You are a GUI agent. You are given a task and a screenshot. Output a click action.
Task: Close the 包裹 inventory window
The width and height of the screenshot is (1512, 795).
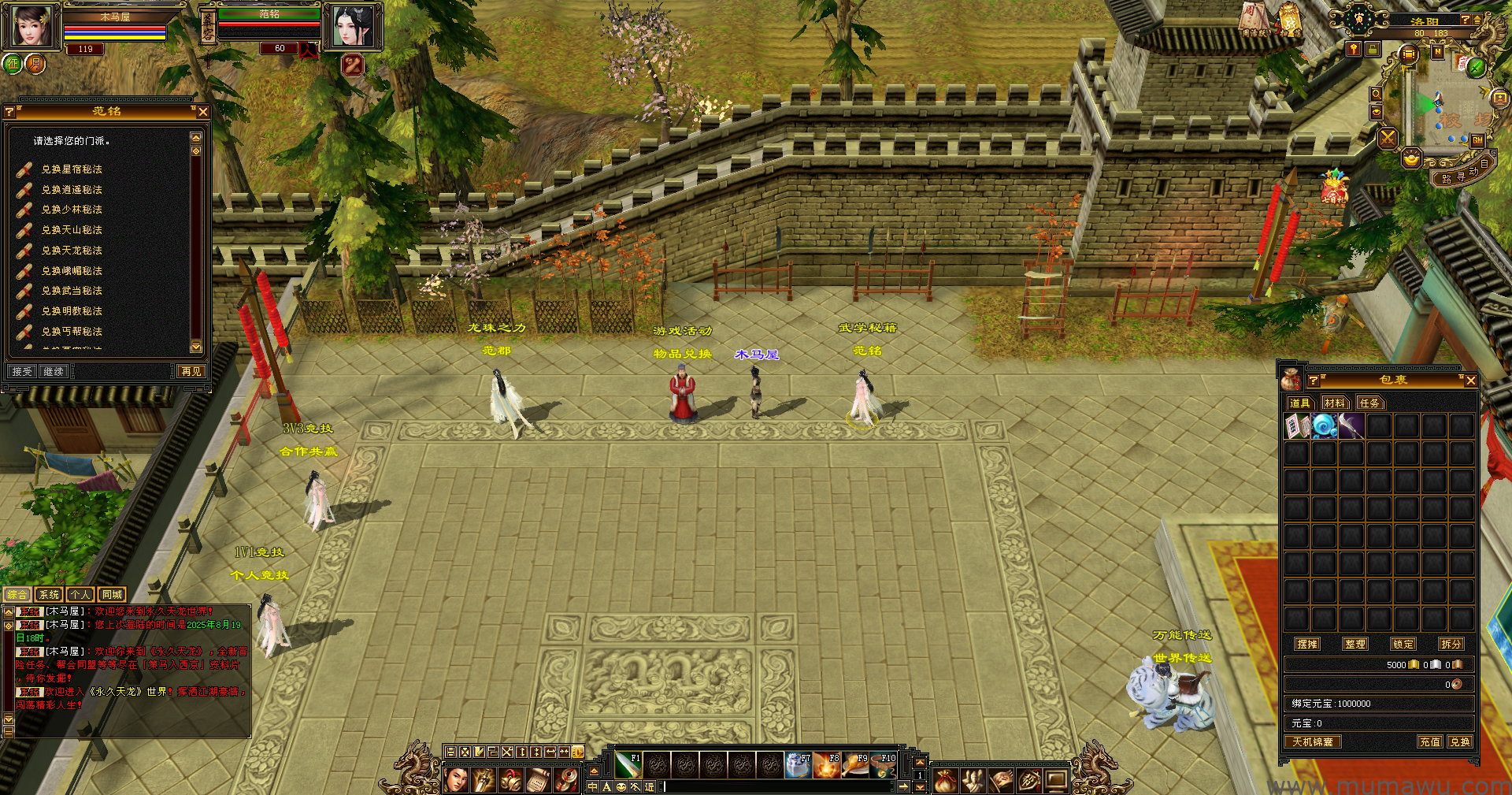pyautogui.click(x=1470, y=381)
